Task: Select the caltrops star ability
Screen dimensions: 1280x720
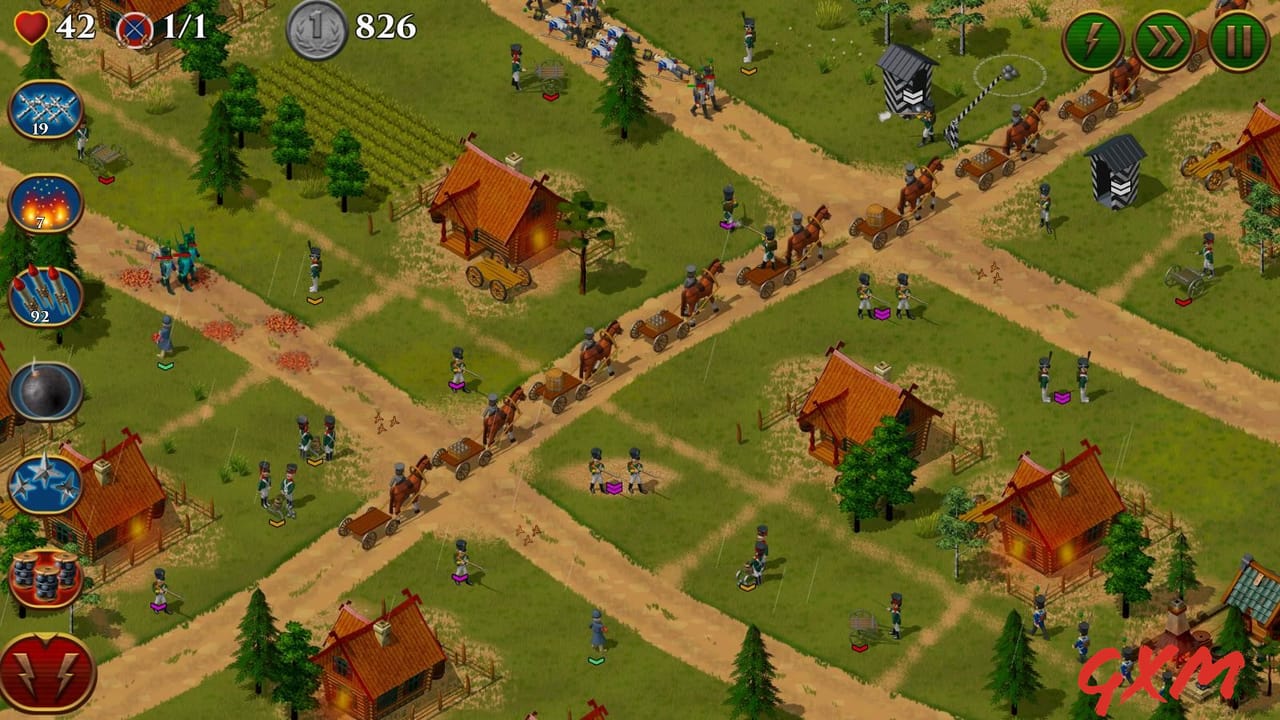Action: pos(42,482)
